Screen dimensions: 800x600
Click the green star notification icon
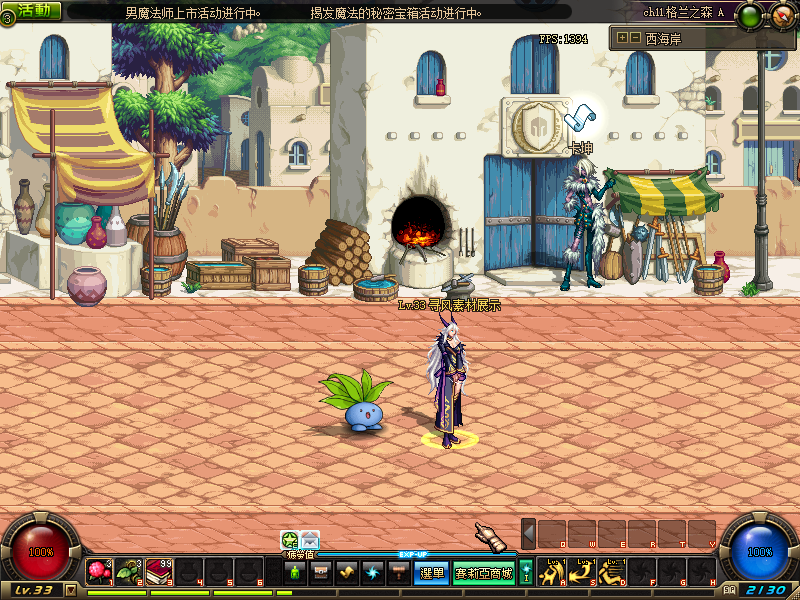click(289, 539)
